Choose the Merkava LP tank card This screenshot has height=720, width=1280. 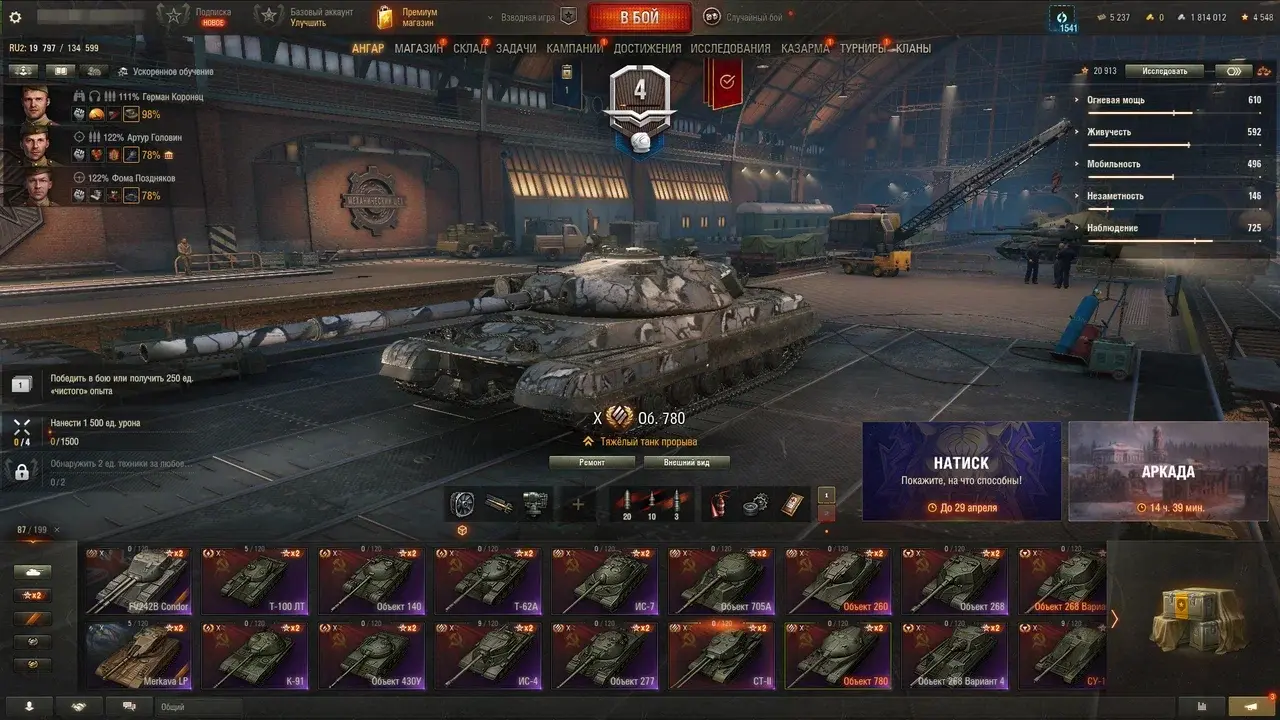coord(137,655)
